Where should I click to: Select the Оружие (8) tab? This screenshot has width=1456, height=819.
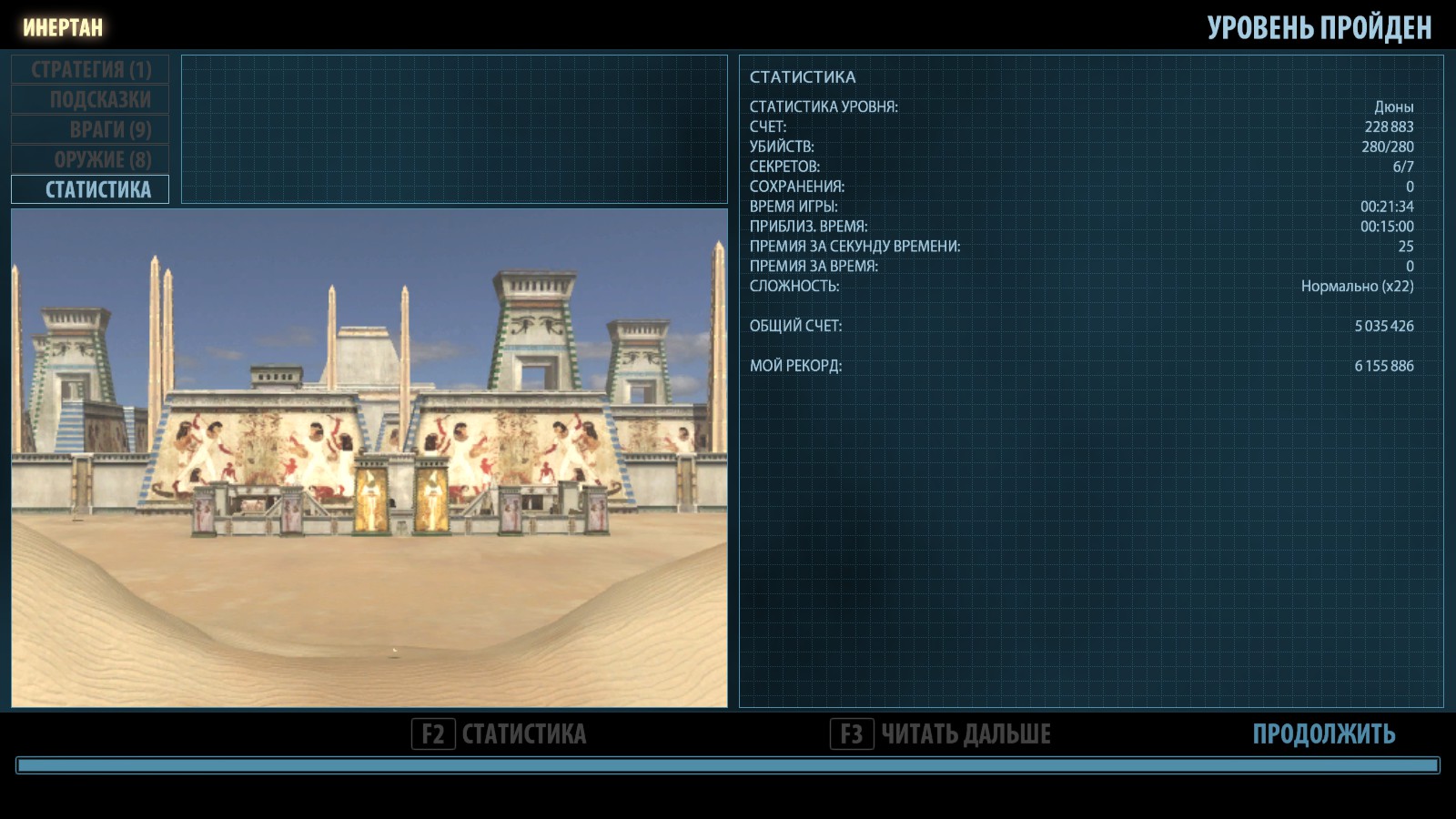point(90,159)
